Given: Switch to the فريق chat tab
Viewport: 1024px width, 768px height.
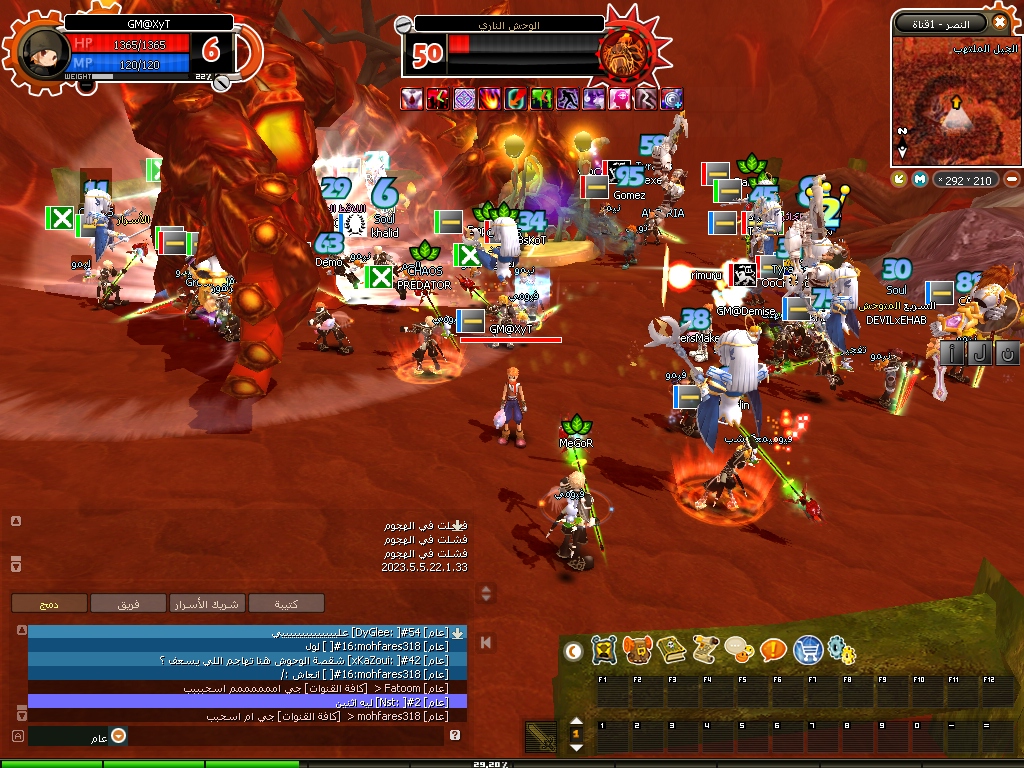Looking at the screenshot, I should pyautogui.click(x=128, y=603).
